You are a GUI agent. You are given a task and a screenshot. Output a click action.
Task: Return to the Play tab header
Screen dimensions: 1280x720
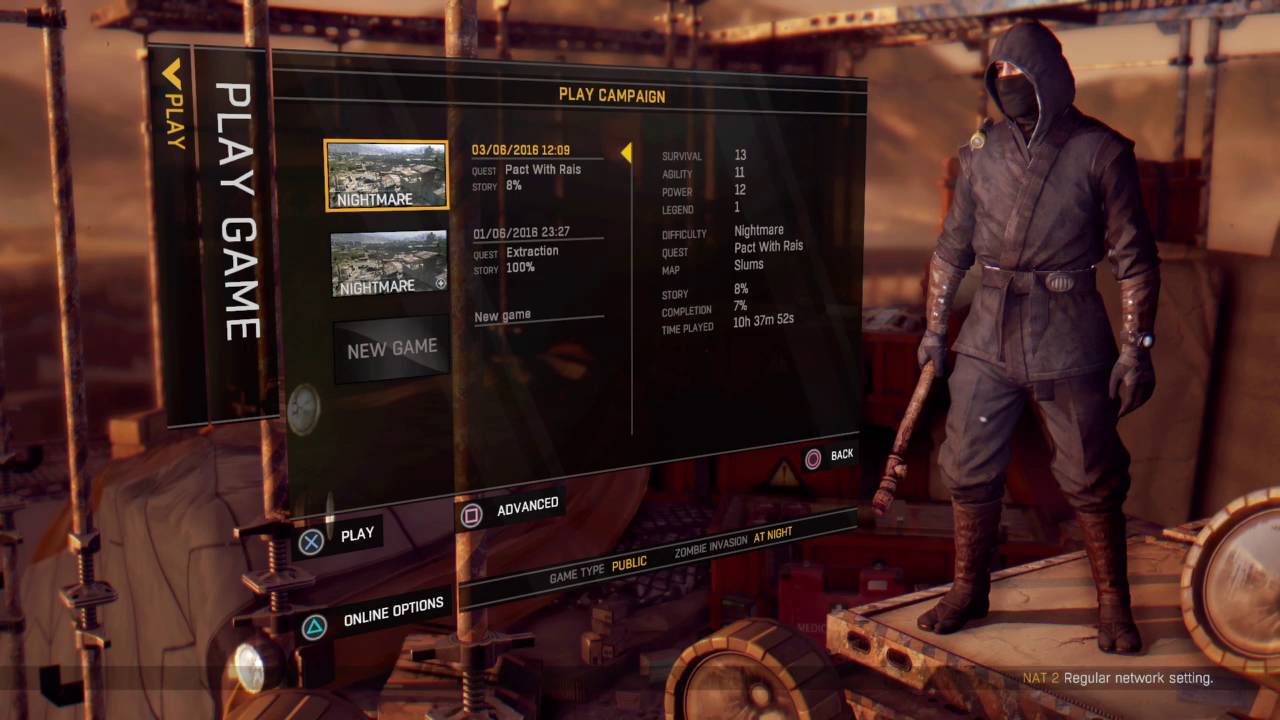[174, 105]
